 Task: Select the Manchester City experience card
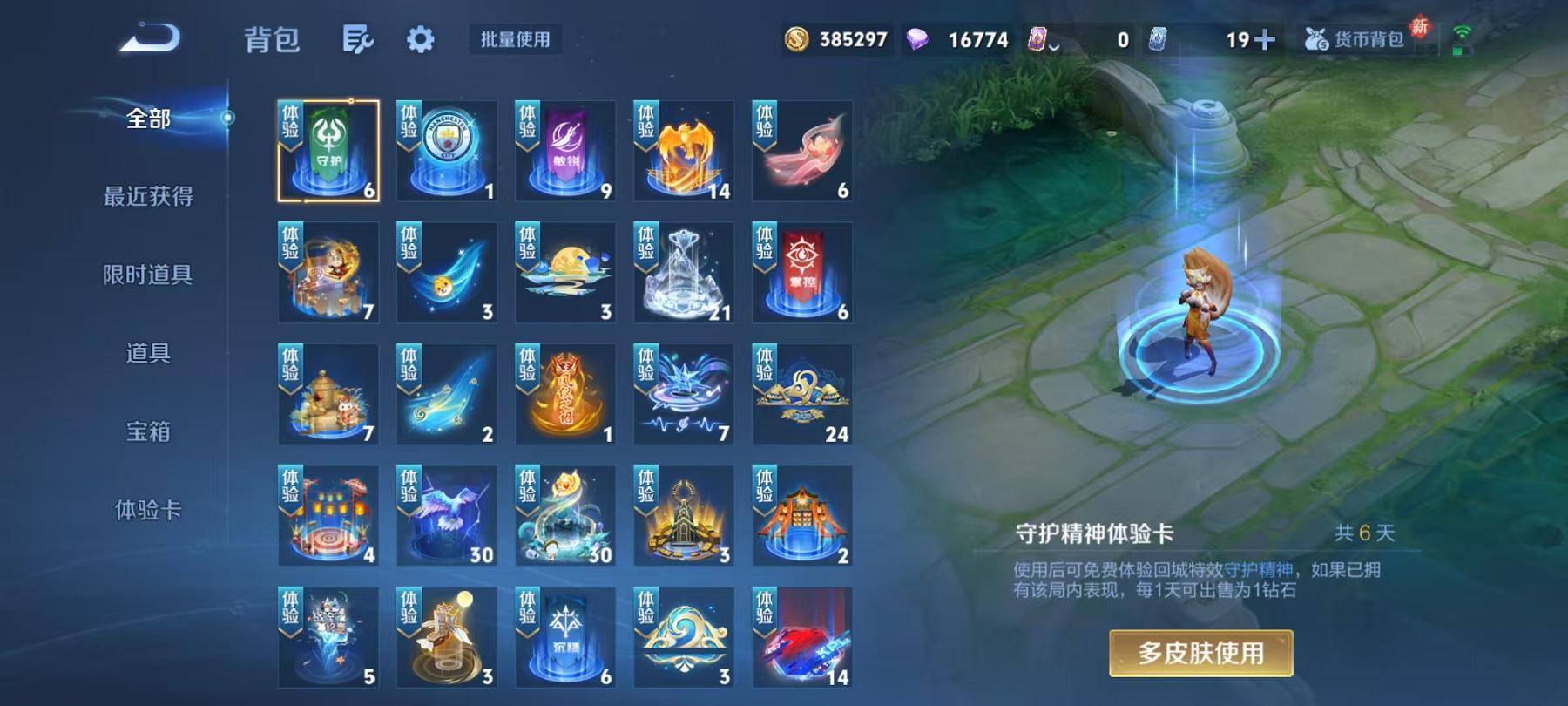445,150
